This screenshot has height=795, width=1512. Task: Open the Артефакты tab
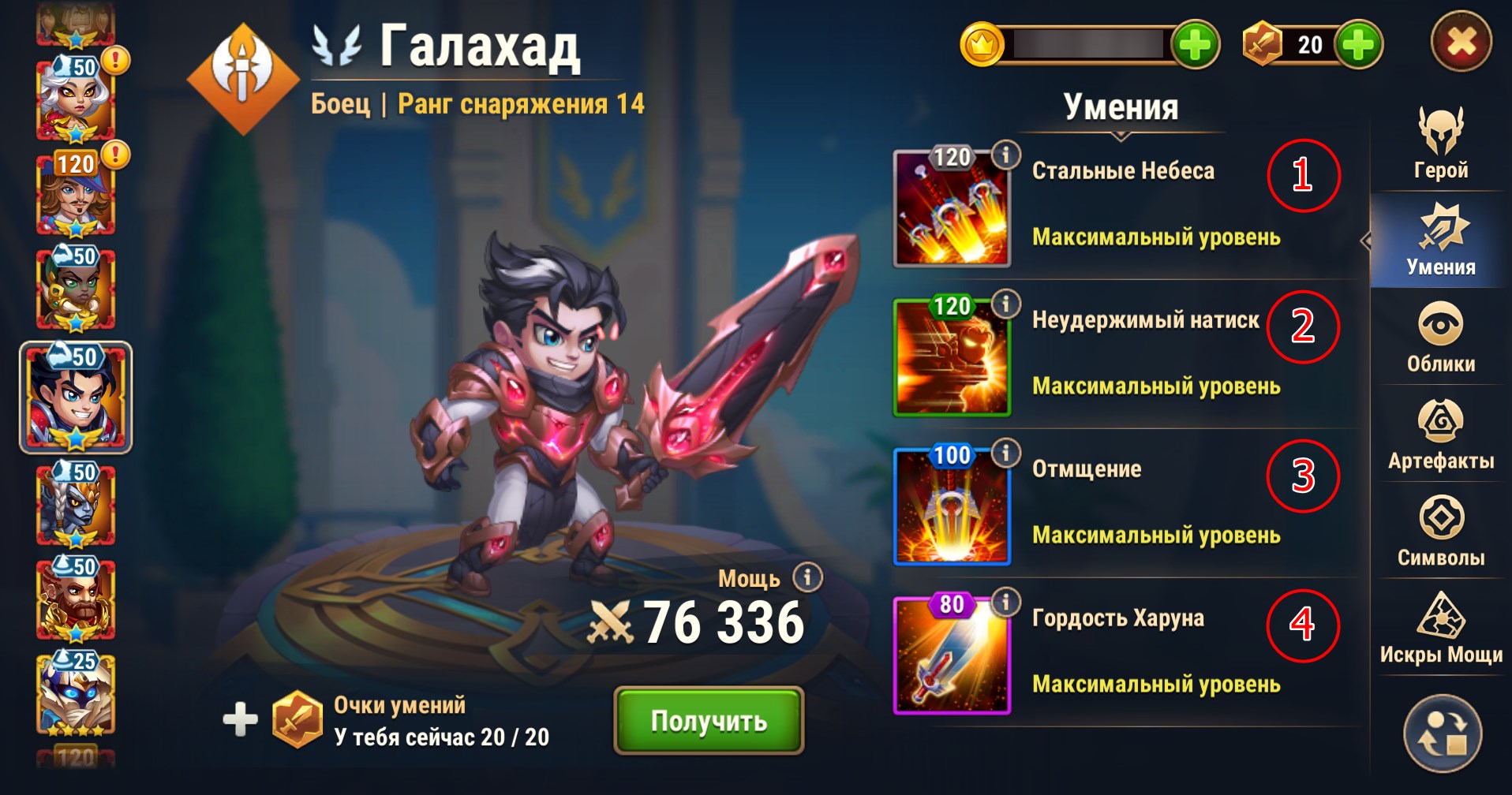coord(1440,435)
